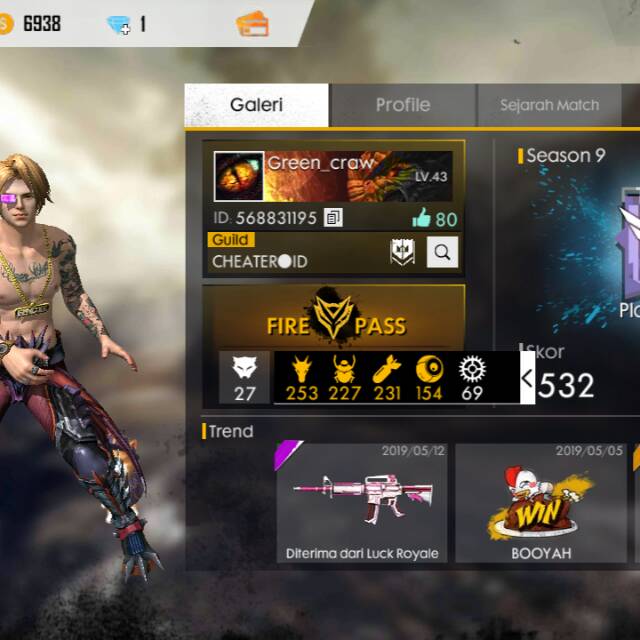Open the BOOYAH trend card
640x640 pixels.
point(541,503)
